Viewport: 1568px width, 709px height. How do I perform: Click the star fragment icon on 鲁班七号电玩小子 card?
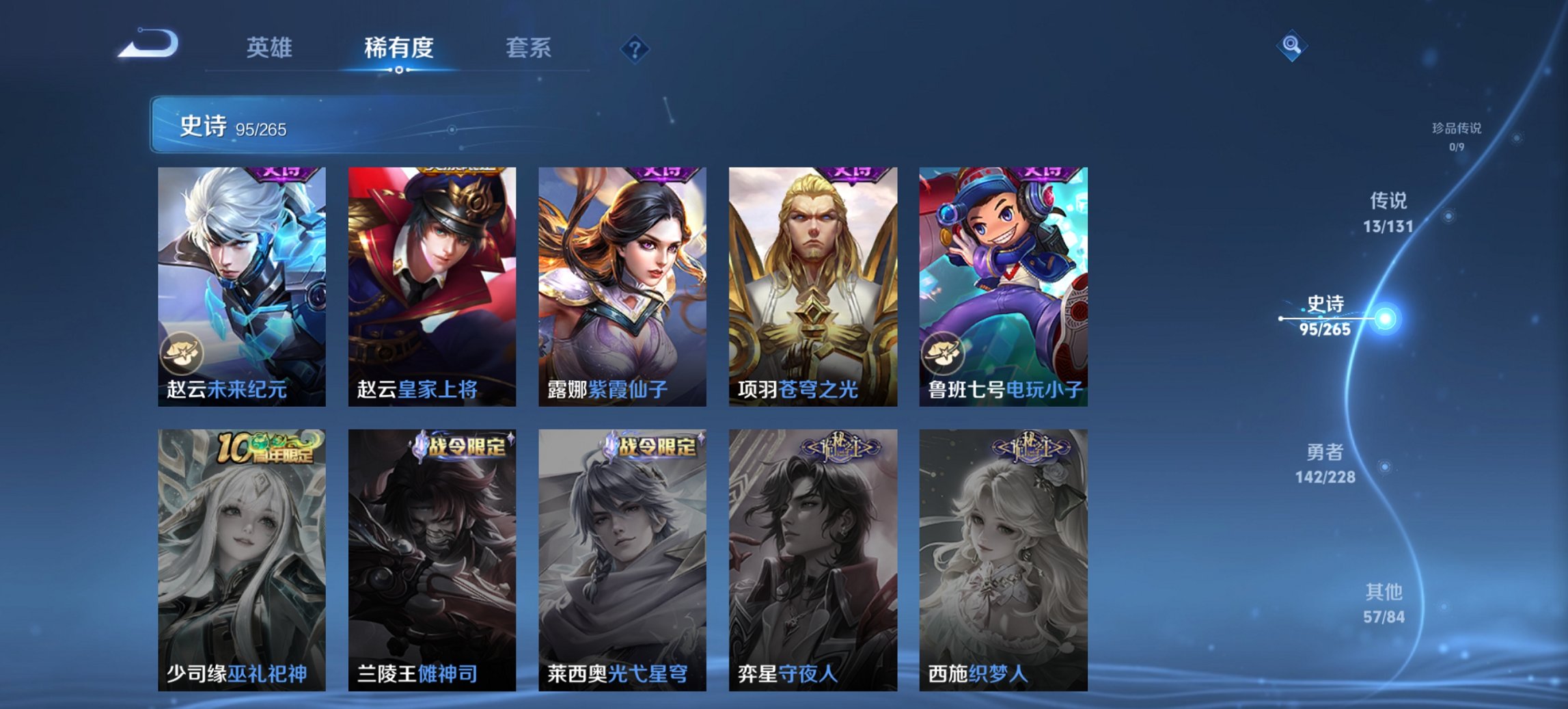click(945, 353)
